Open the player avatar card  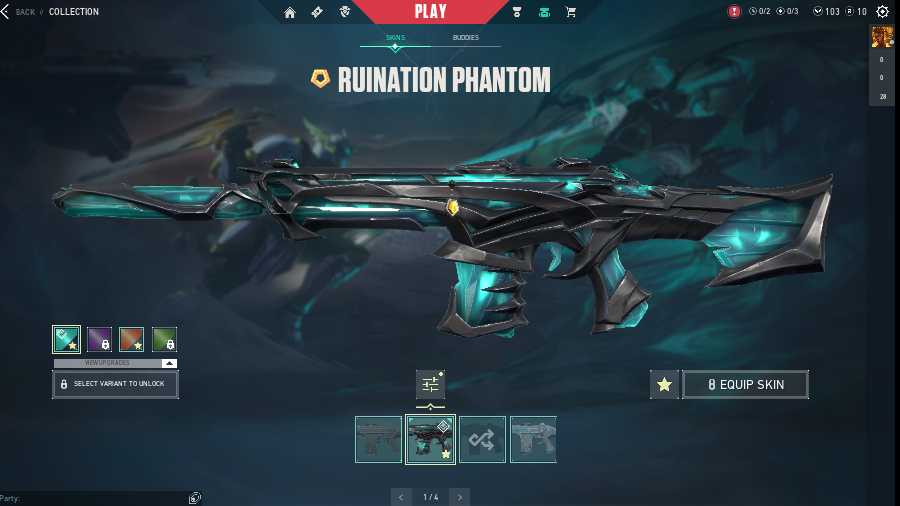coord(882,38)
